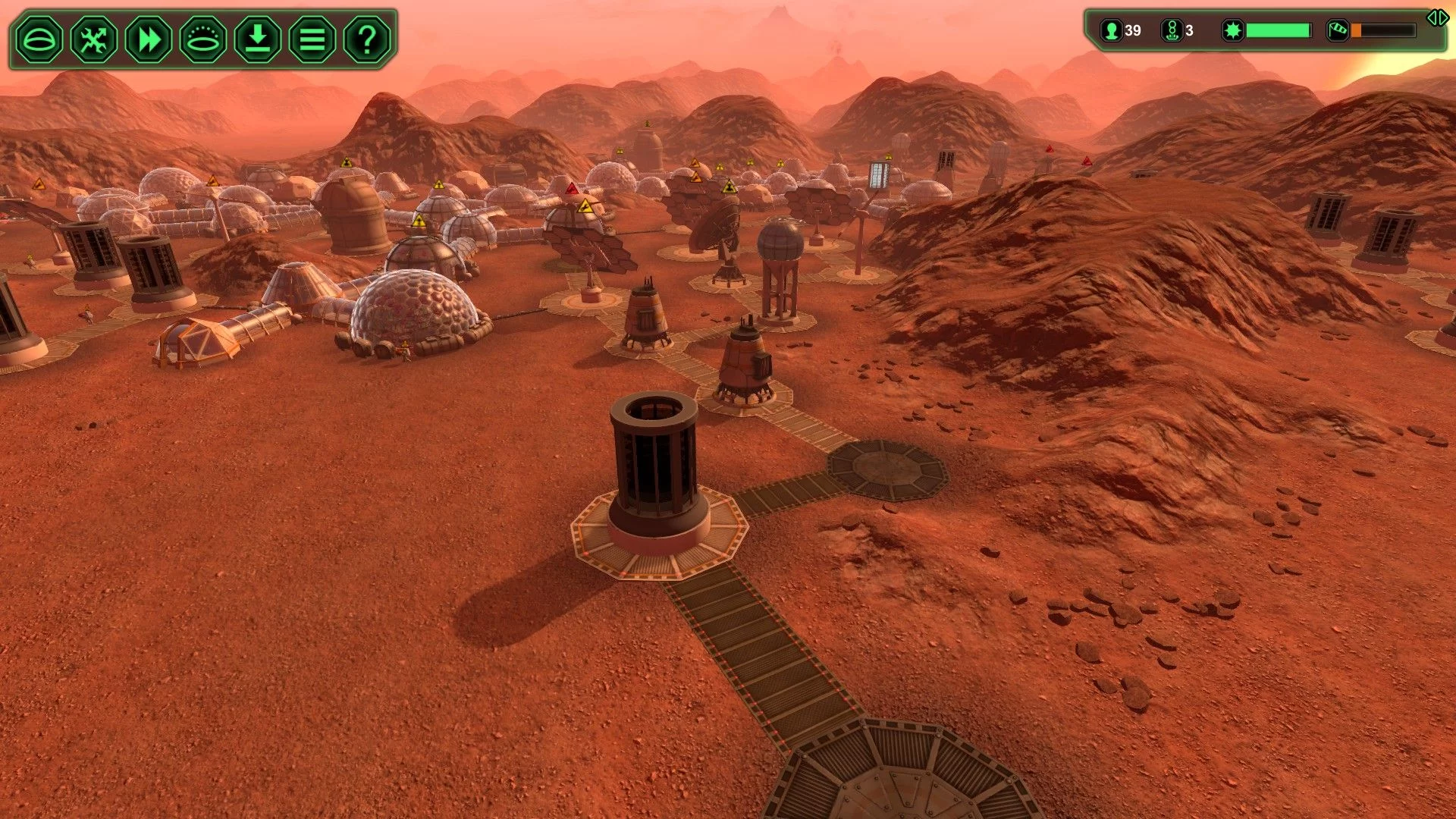Click the bot count icon
The image size is (1456, 819).
click(1172, 30)
